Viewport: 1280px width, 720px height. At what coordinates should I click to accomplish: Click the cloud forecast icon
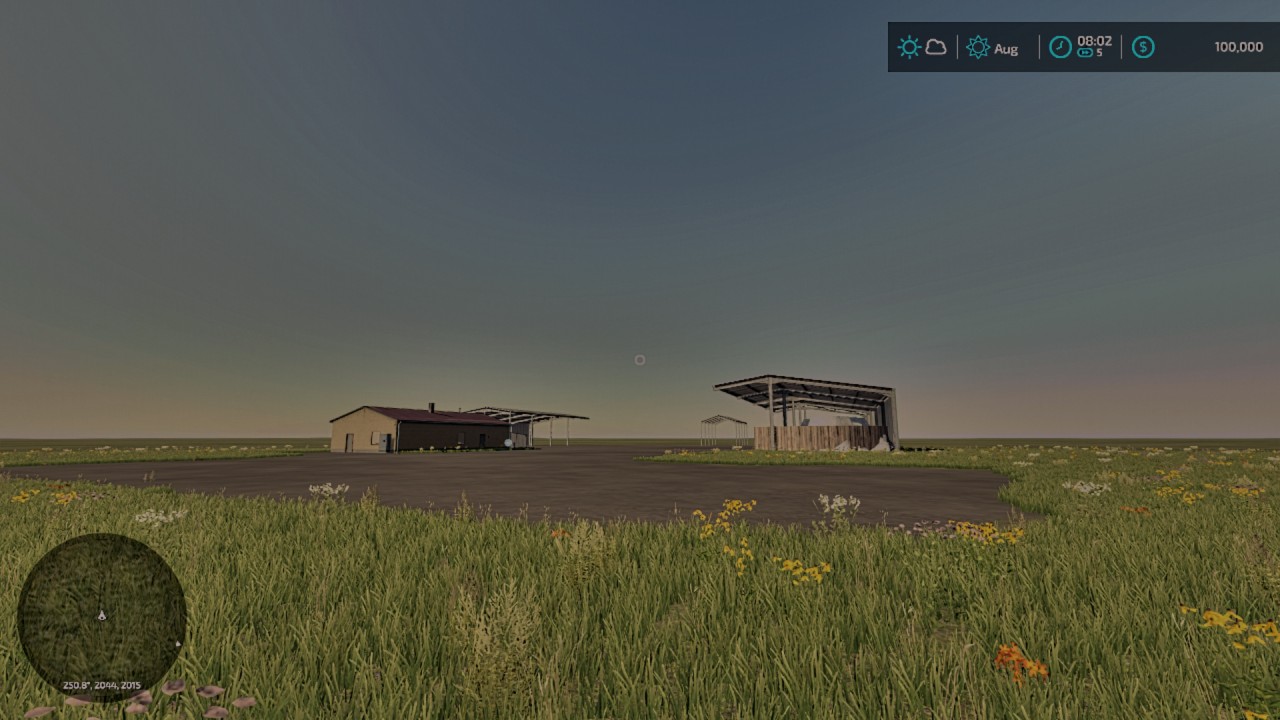(x=934, y=47)
